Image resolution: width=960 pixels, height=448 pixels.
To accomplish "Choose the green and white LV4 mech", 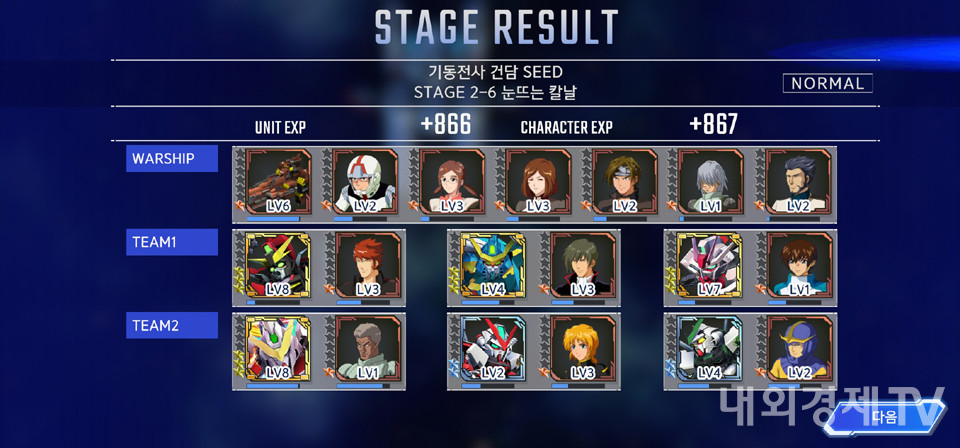I will point(711,350).
